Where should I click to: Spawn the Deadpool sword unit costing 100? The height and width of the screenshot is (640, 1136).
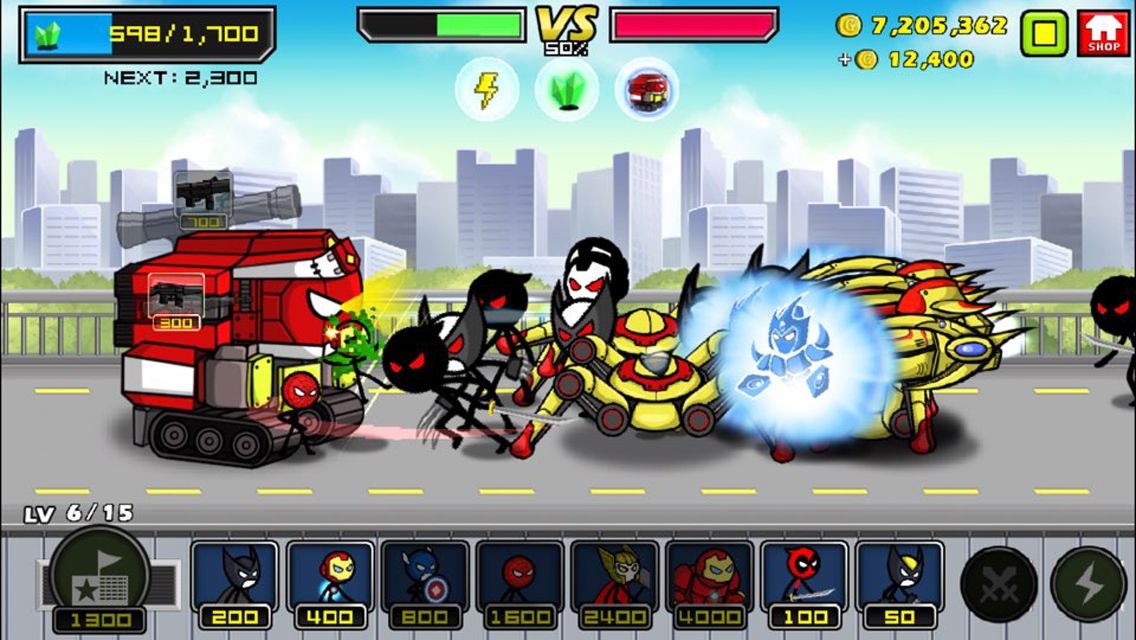(805, 584)
